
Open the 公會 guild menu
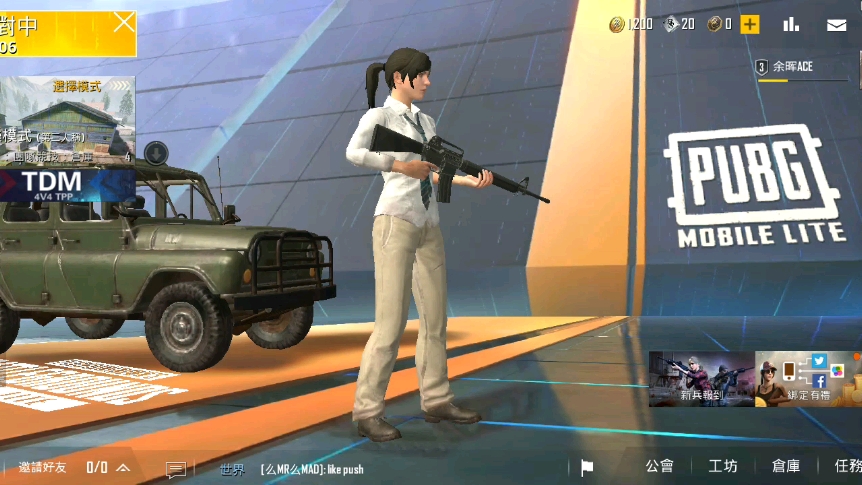click(659, 466)
